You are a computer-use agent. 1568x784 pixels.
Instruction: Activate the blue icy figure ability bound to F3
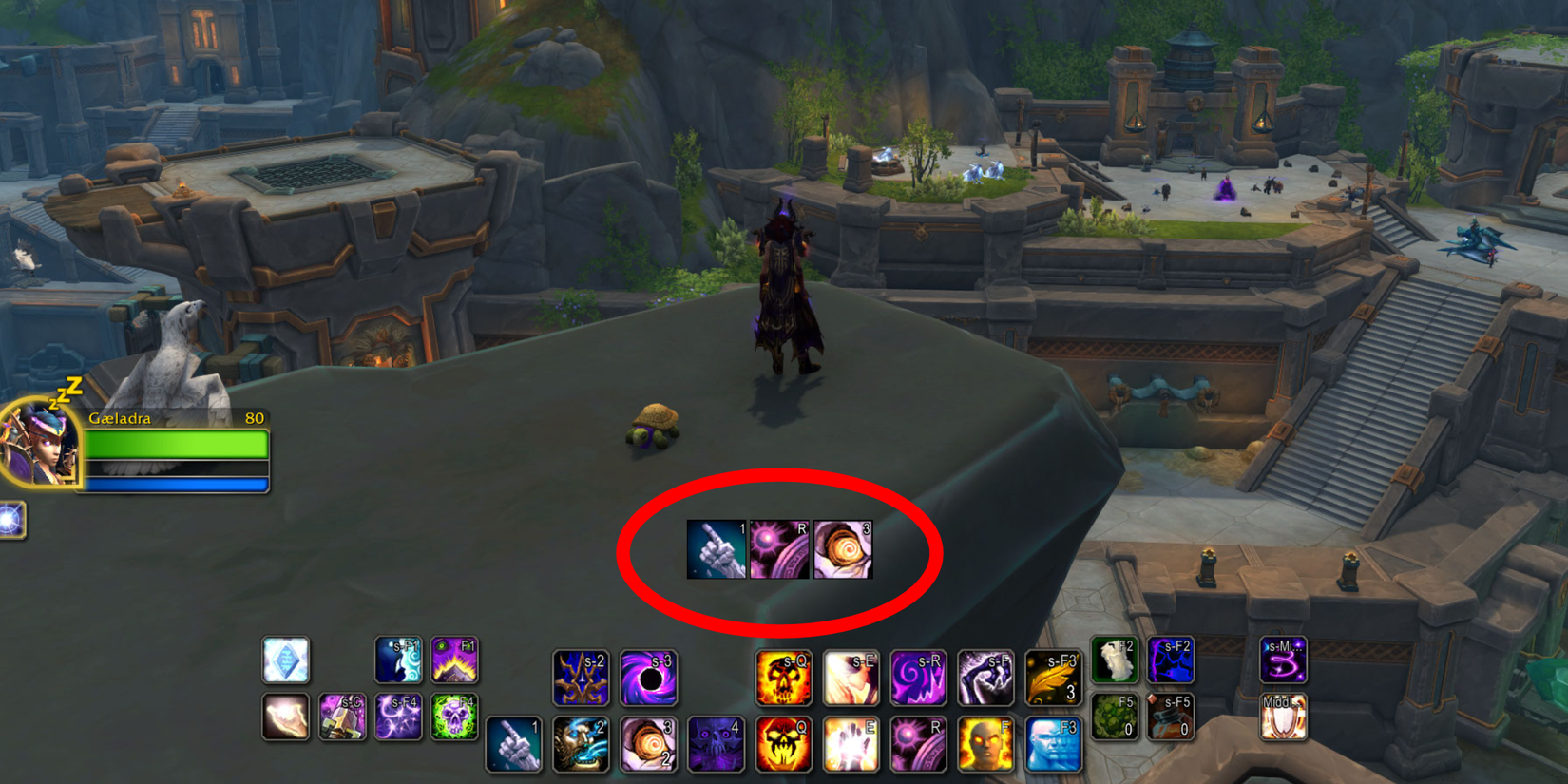1055,744
